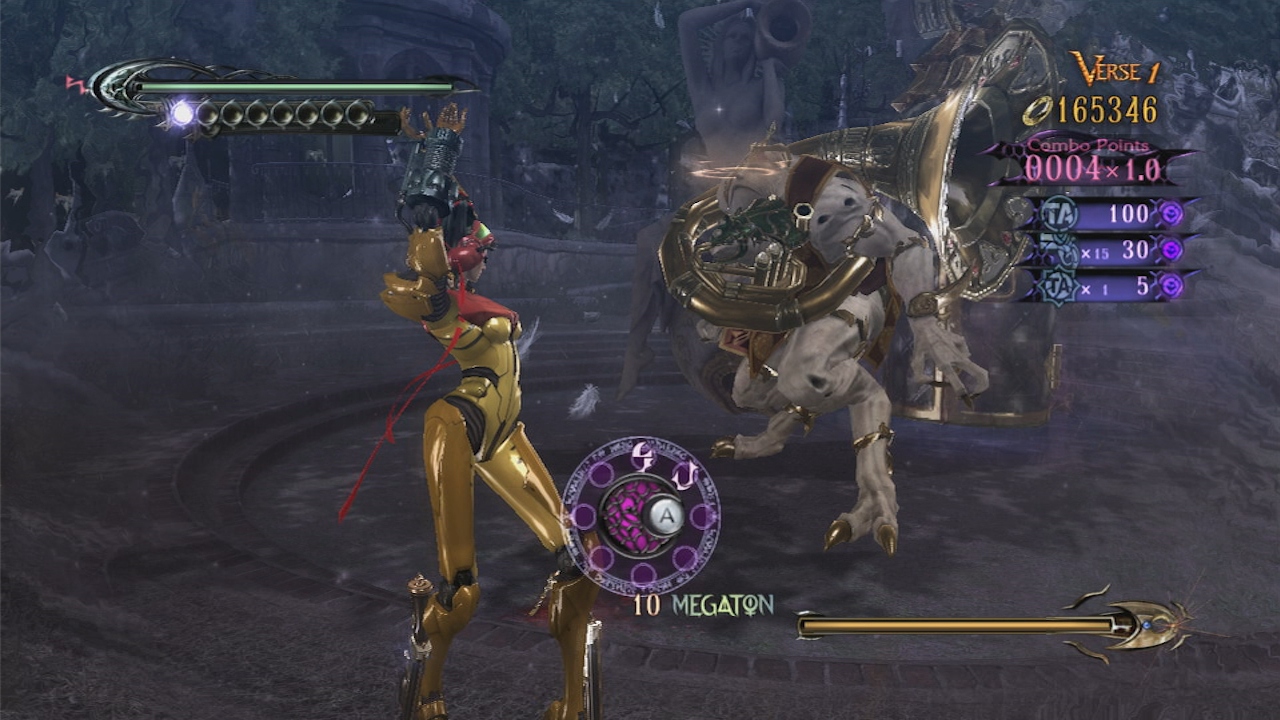
Task: Expand the TA score row
Action: [1110, 213]
